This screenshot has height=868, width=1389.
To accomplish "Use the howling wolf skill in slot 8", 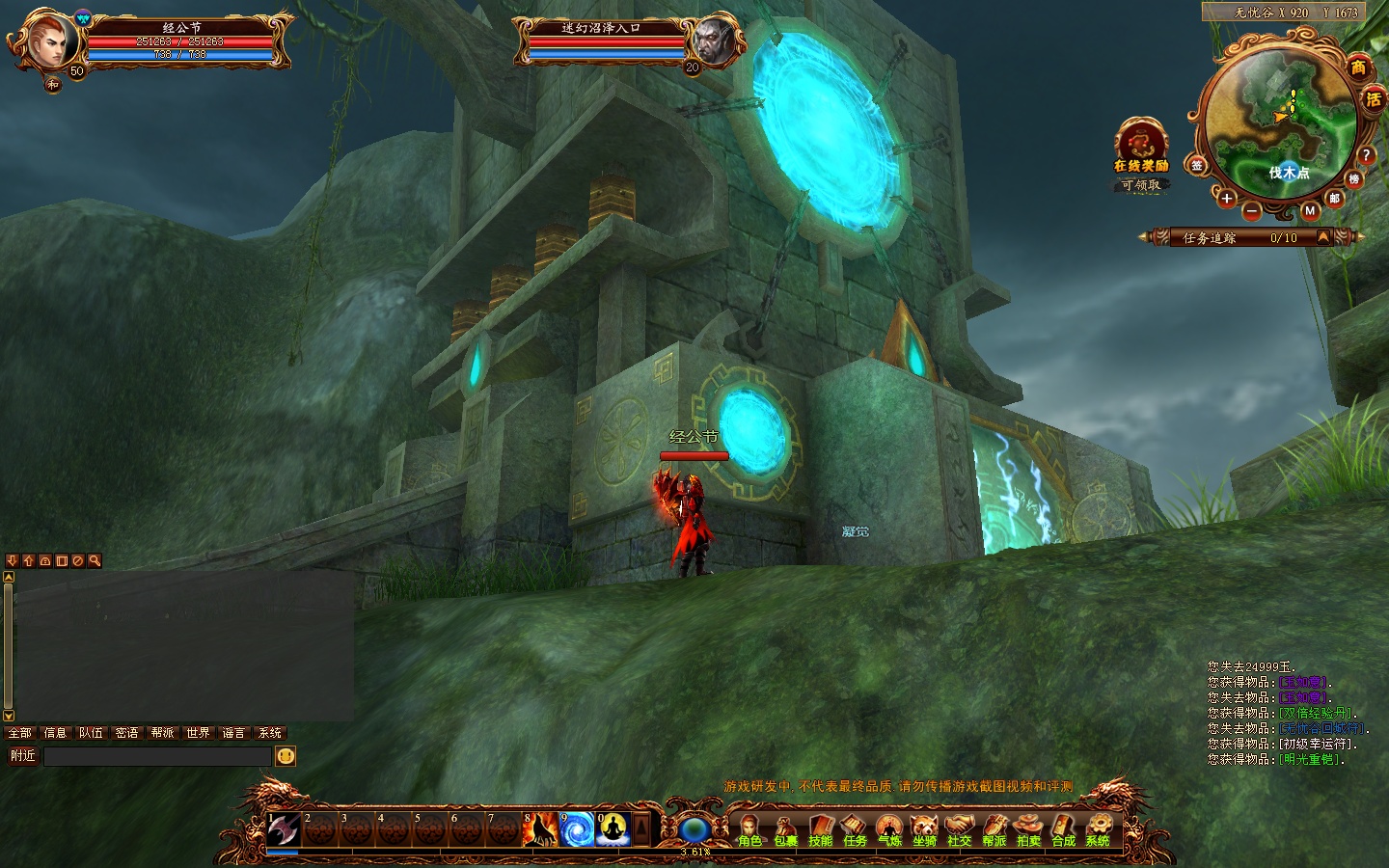I will click(540, 829).
